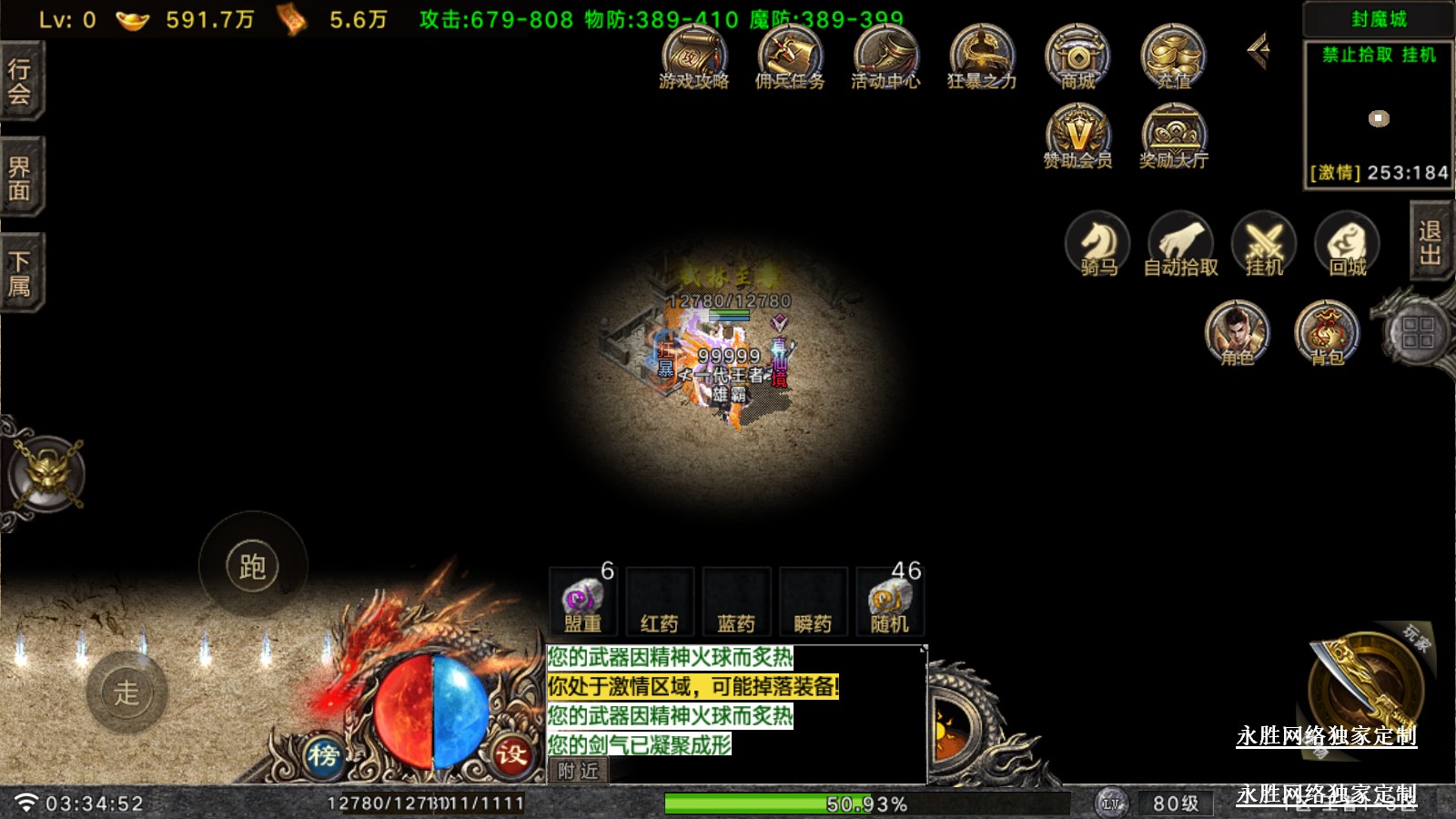
Task: Open the 佣兵任务 mercenary quests
Action: click(790, 56)
